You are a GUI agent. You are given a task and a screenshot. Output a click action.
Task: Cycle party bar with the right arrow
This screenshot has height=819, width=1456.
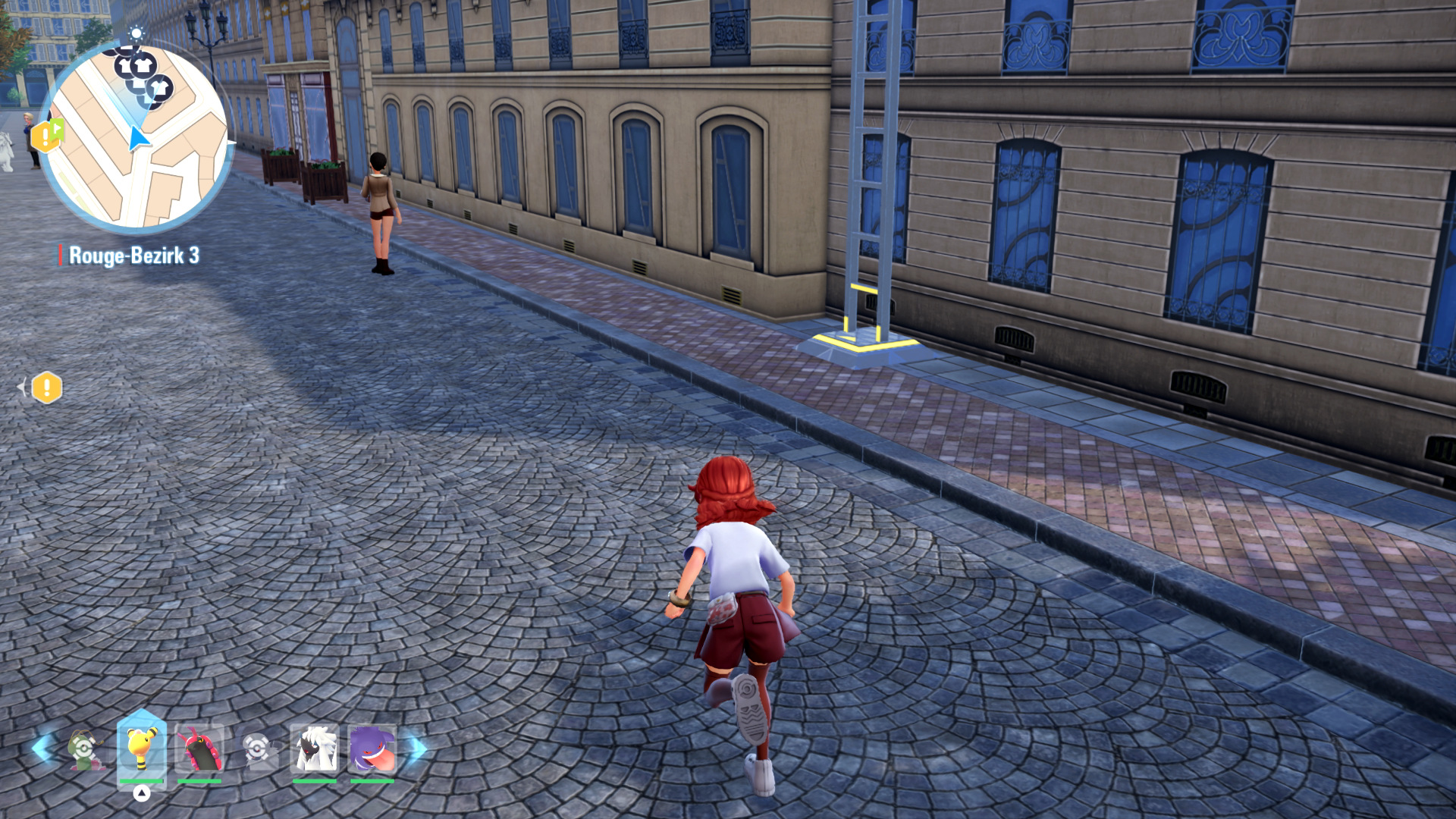pyautogui.click(x=416, y=748)
